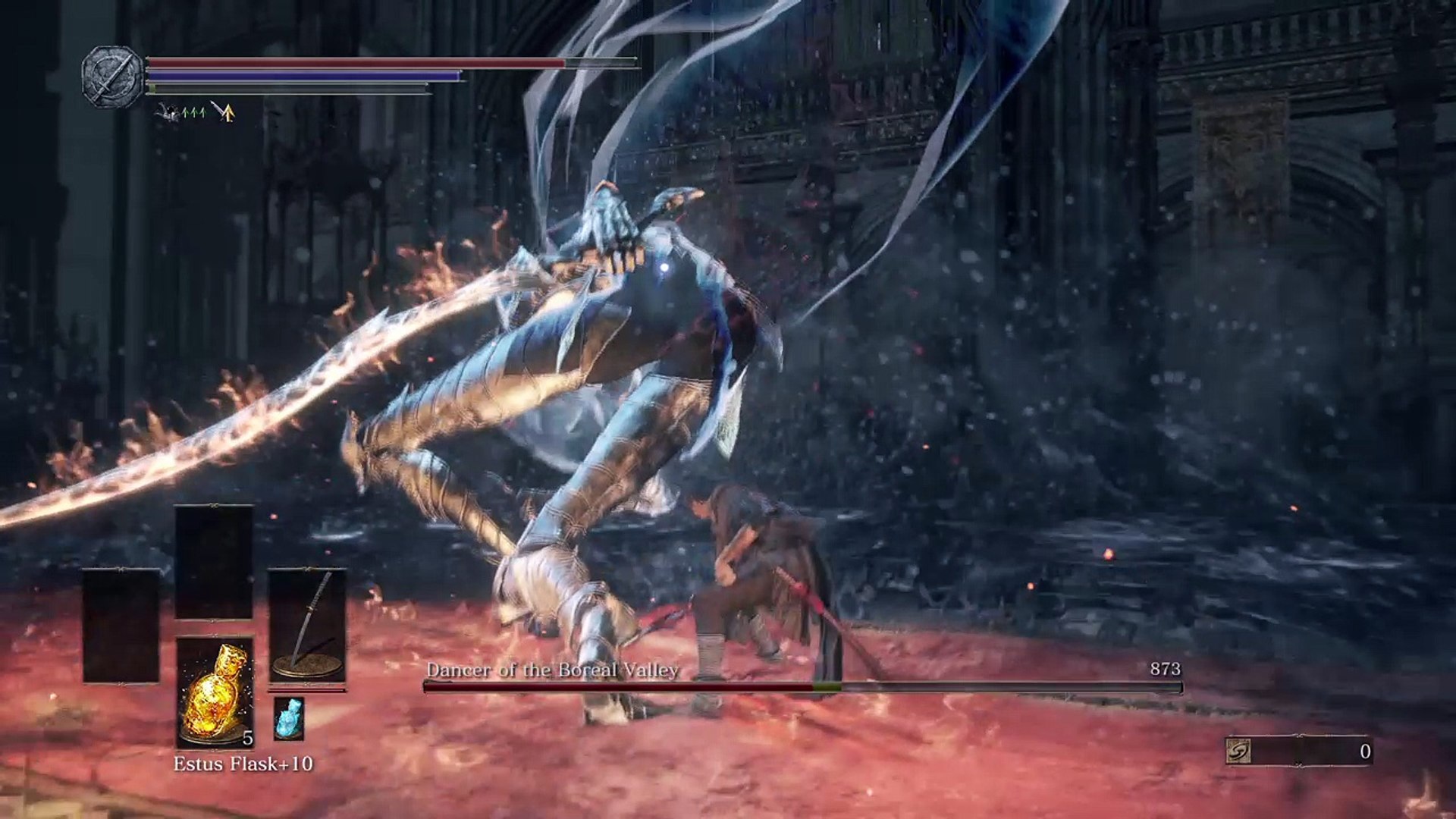Choose the small blue Ashen Estus flask icon

click(288, 718)
